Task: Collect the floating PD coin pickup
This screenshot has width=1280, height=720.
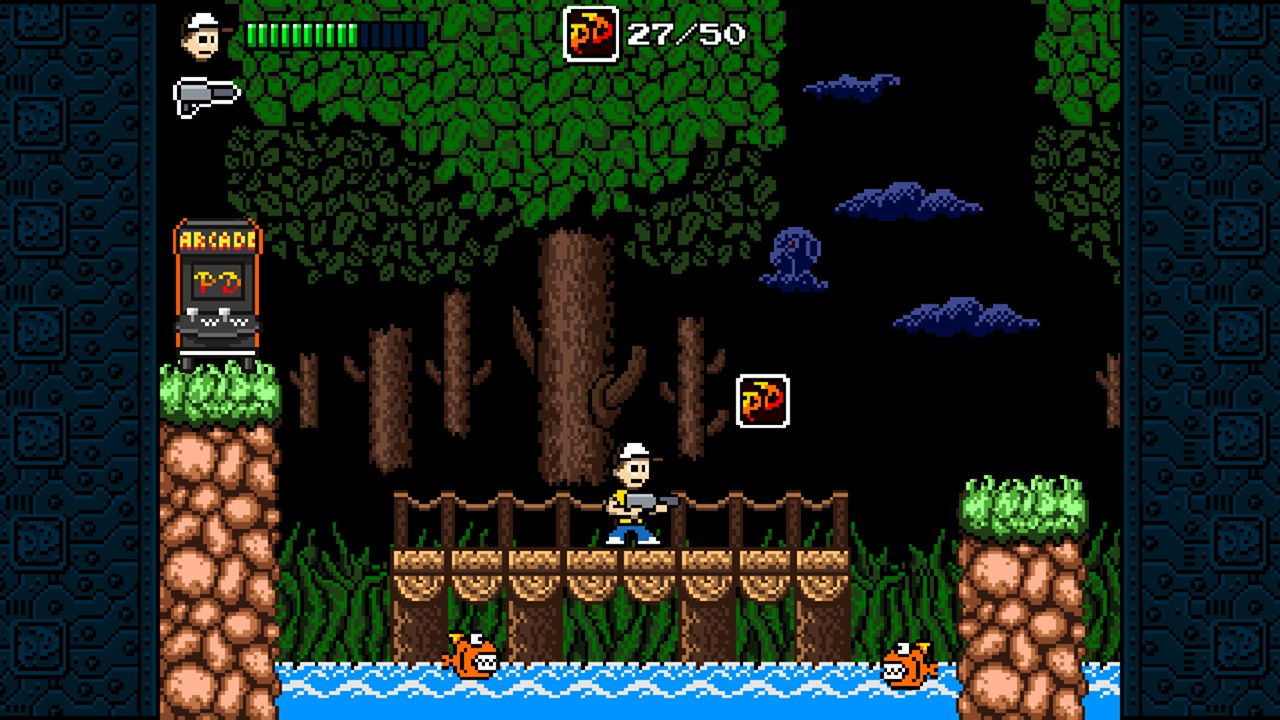Action: [x=761, y=399]
